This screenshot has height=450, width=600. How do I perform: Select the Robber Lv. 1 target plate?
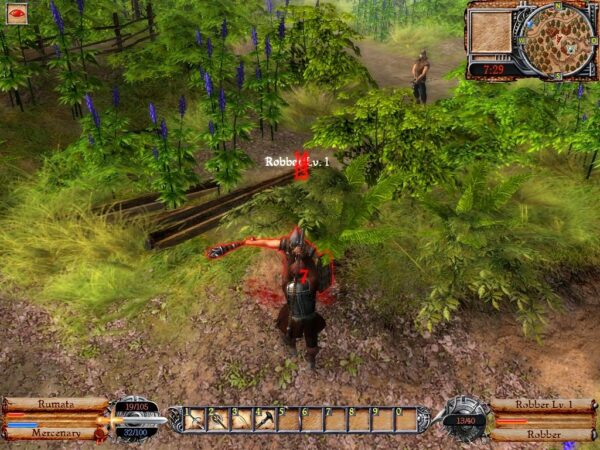pos(543,404)
